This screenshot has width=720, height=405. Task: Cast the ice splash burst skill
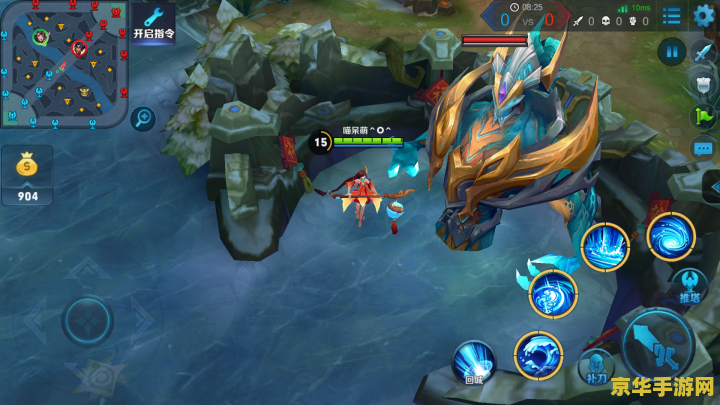[x=605, y=247]
